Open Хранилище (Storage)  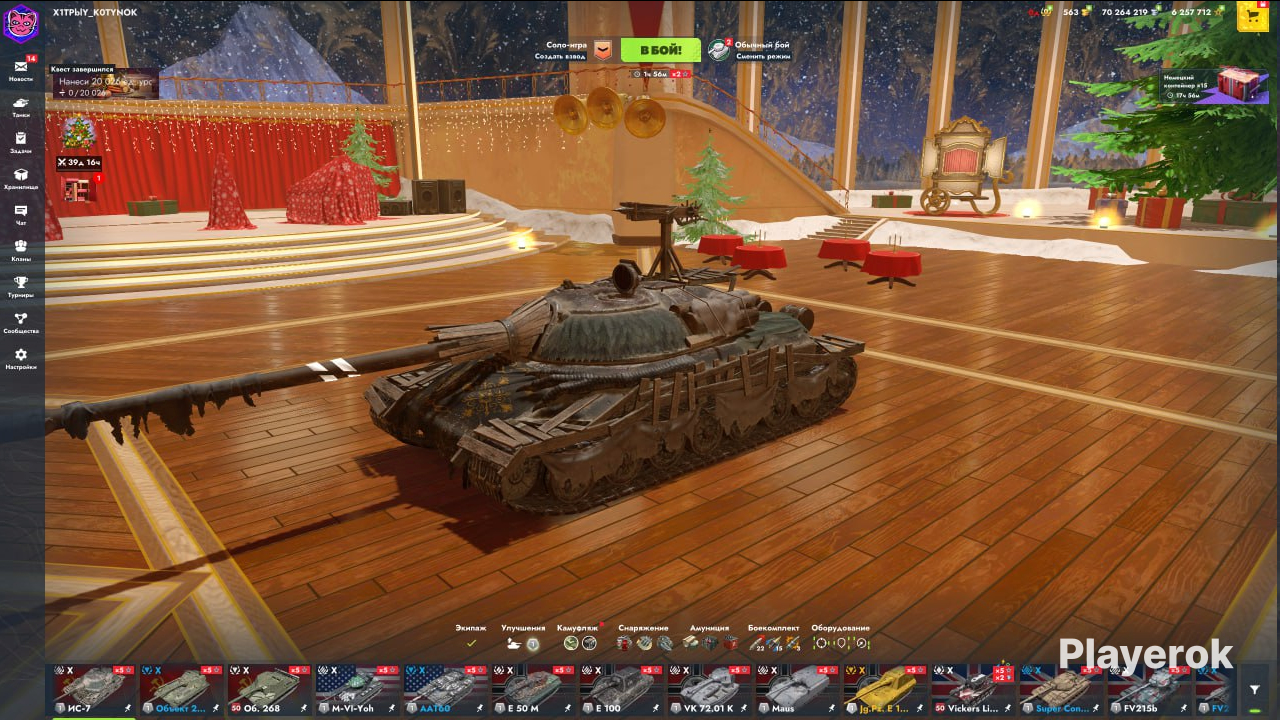(21, 178)
